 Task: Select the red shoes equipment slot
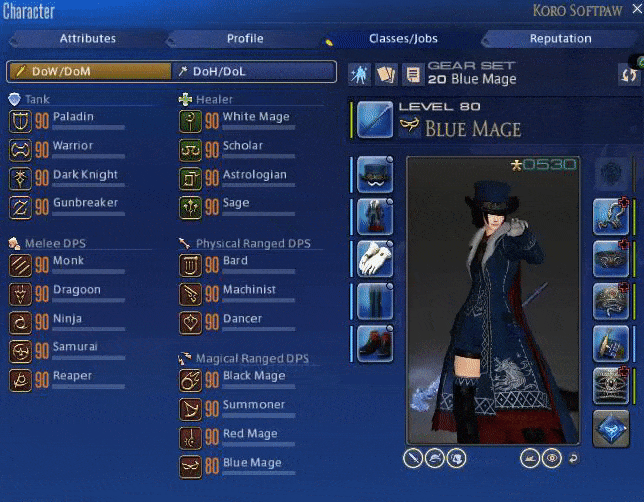(x=375, y=342)
